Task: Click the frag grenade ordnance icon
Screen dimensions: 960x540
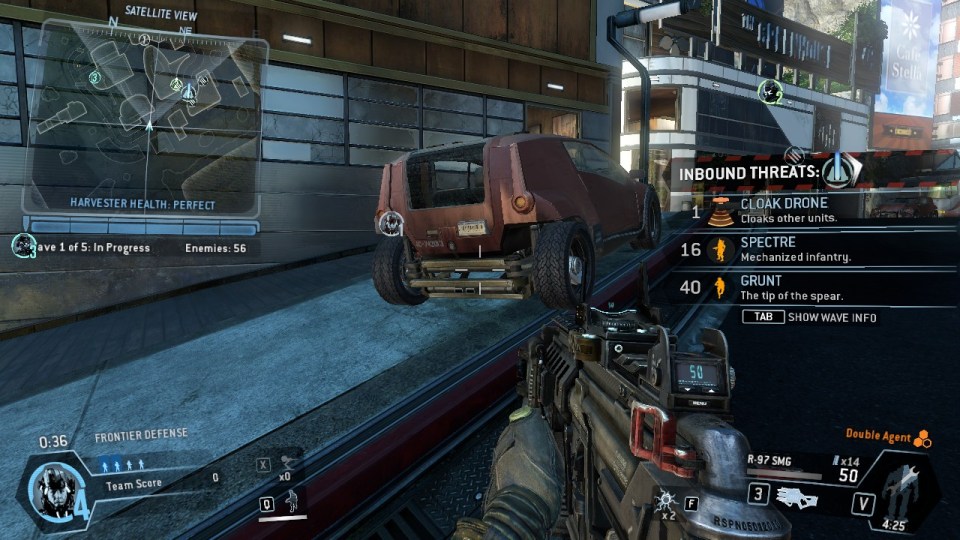Action: click(x=663, y=499)
